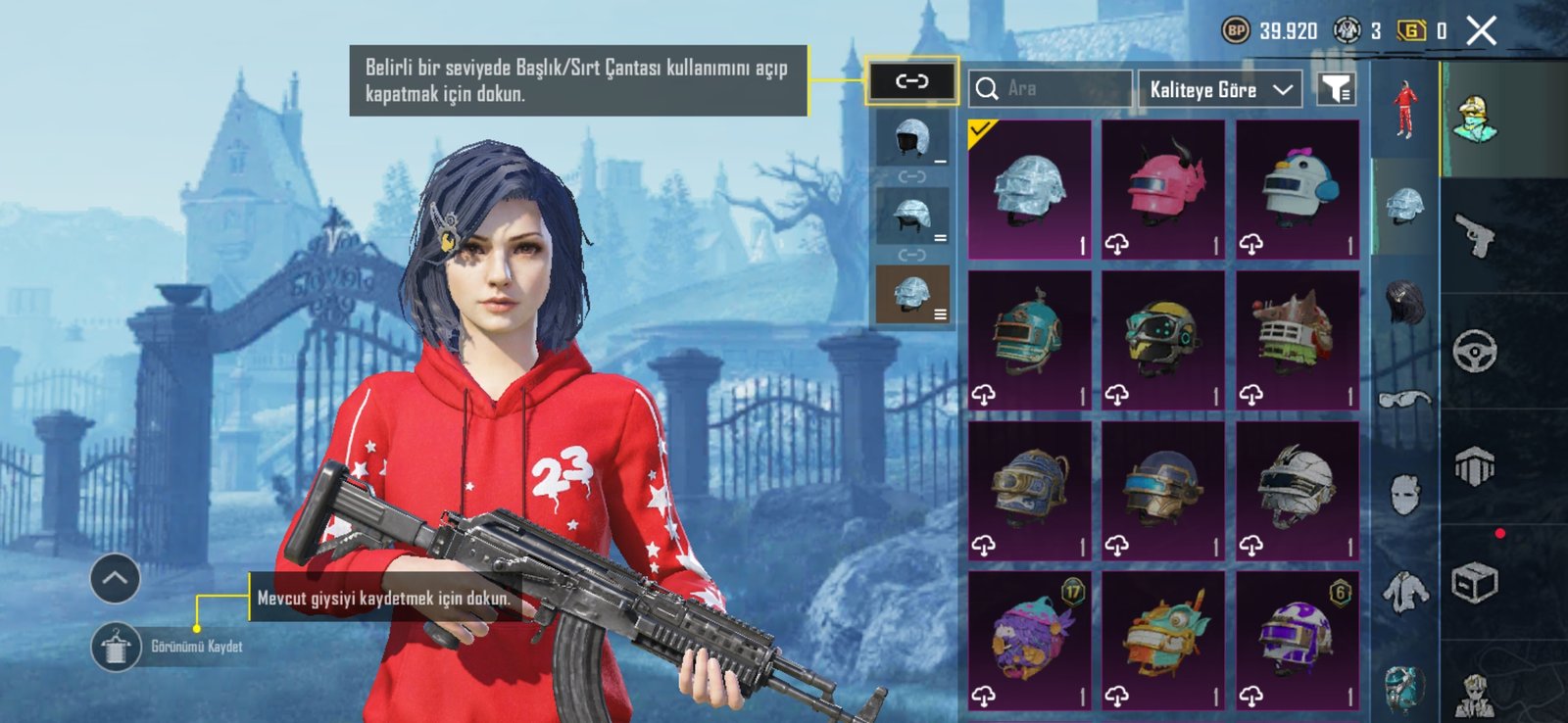Save the current look with Görünümü Kaydet
Image resolution: width=1568 pixels, height=723 pixels.
point(116,648)
